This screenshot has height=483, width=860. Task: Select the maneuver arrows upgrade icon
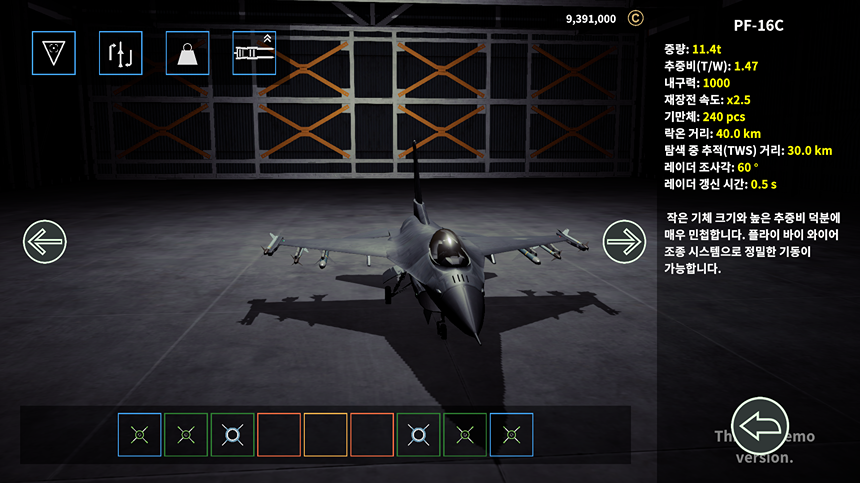point(120,53)
